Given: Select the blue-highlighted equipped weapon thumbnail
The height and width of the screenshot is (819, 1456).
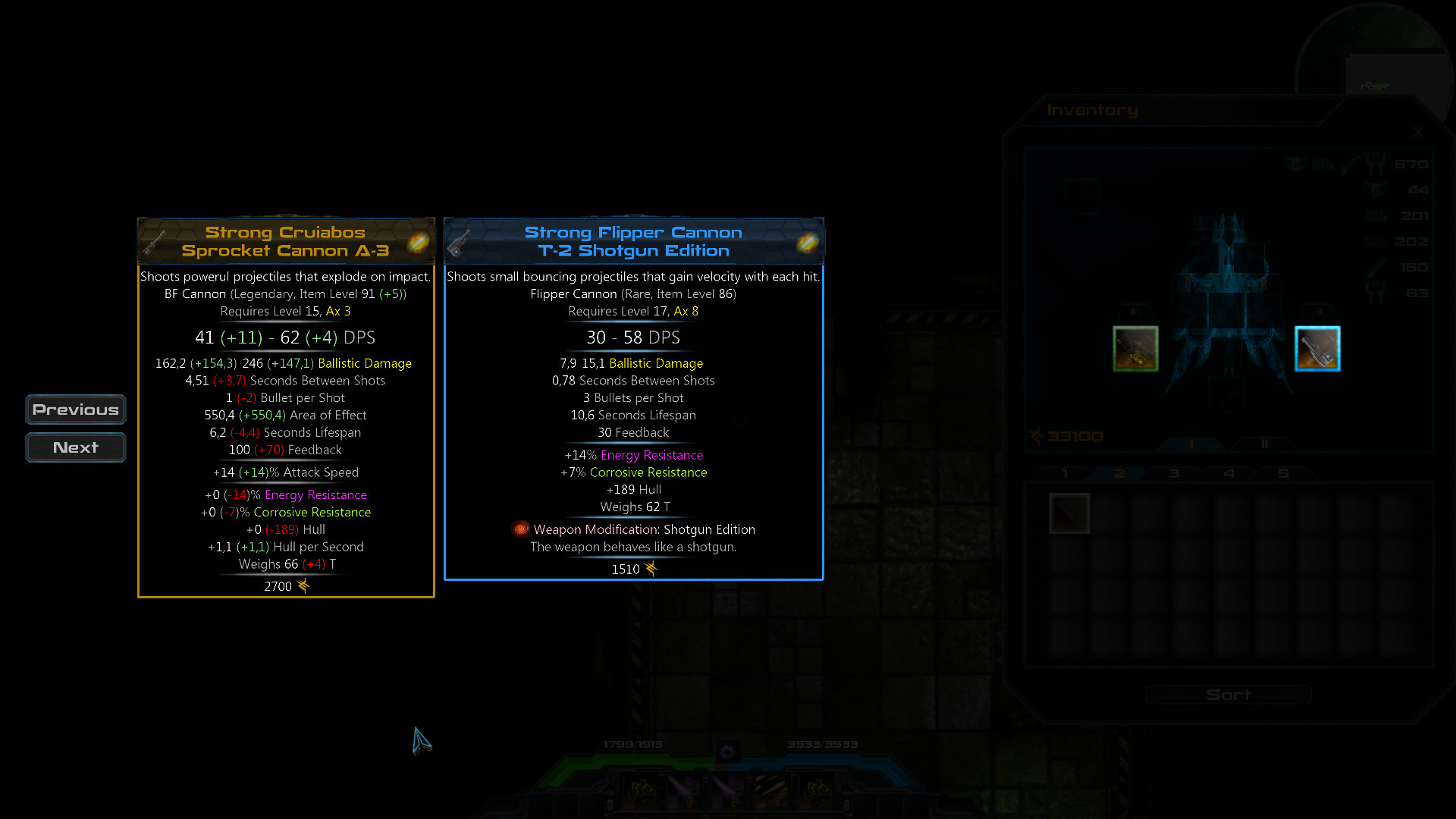Looking at the screenshot, I should (x=1317, y=348).
